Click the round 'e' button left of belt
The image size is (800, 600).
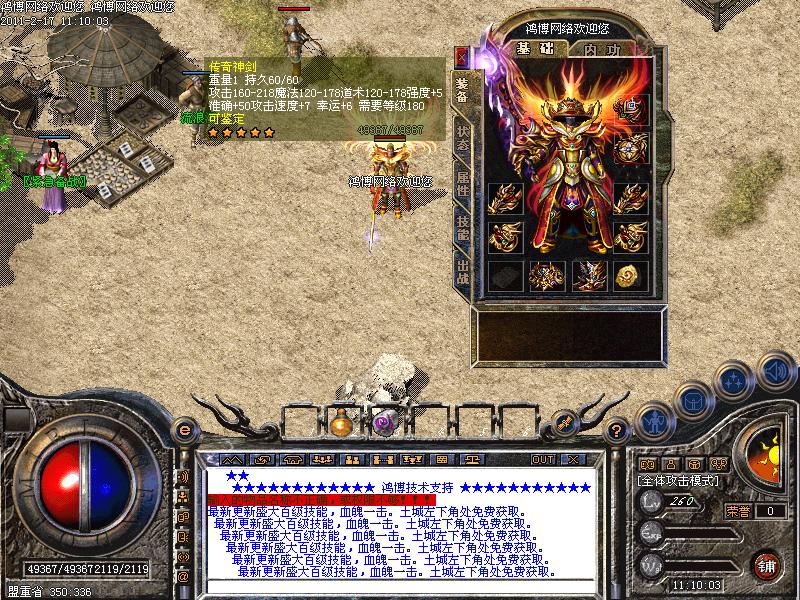[184, 430]
